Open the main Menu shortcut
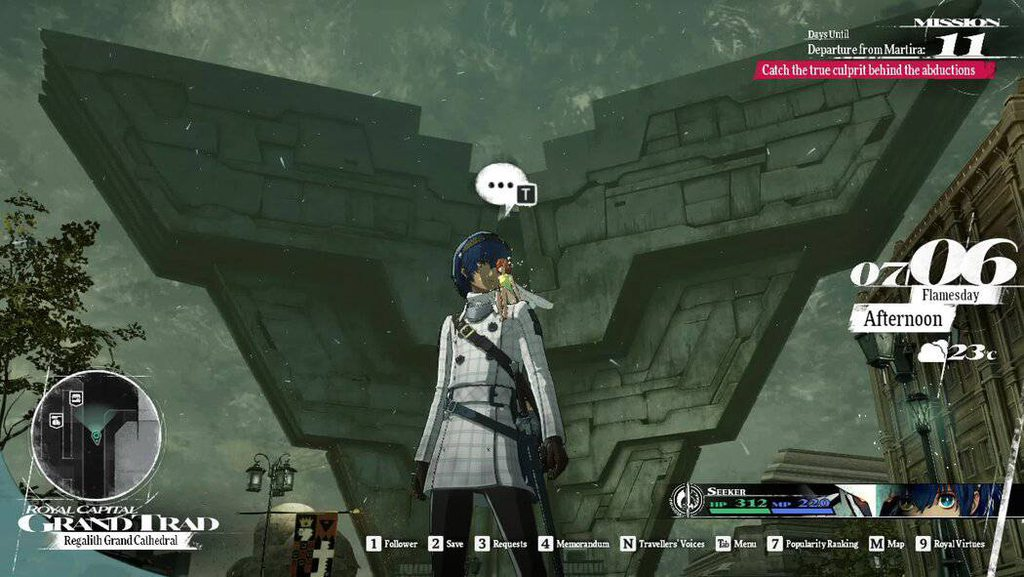 coord(736,544)
